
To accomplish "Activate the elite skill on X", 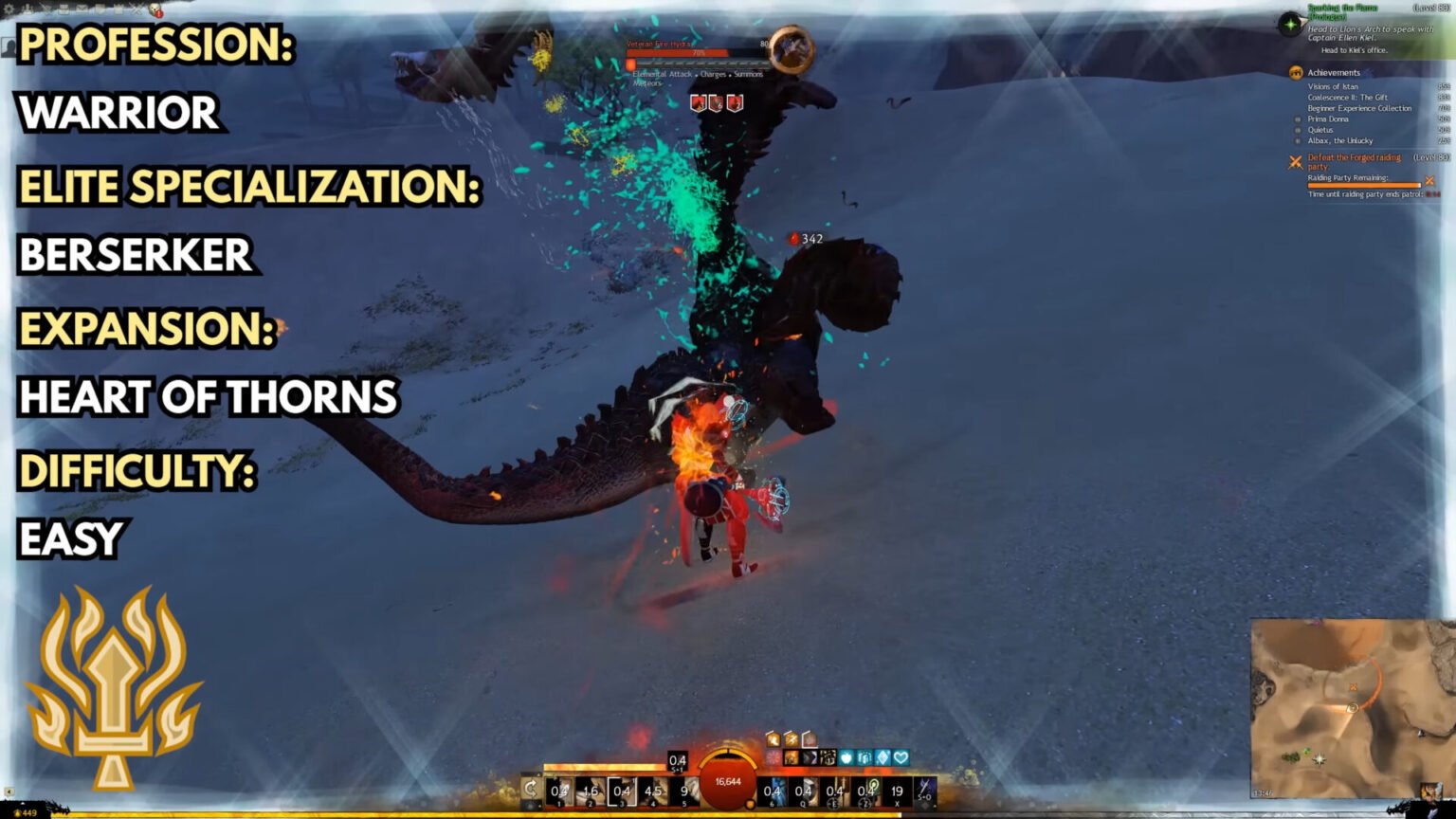I will [896, 792].
